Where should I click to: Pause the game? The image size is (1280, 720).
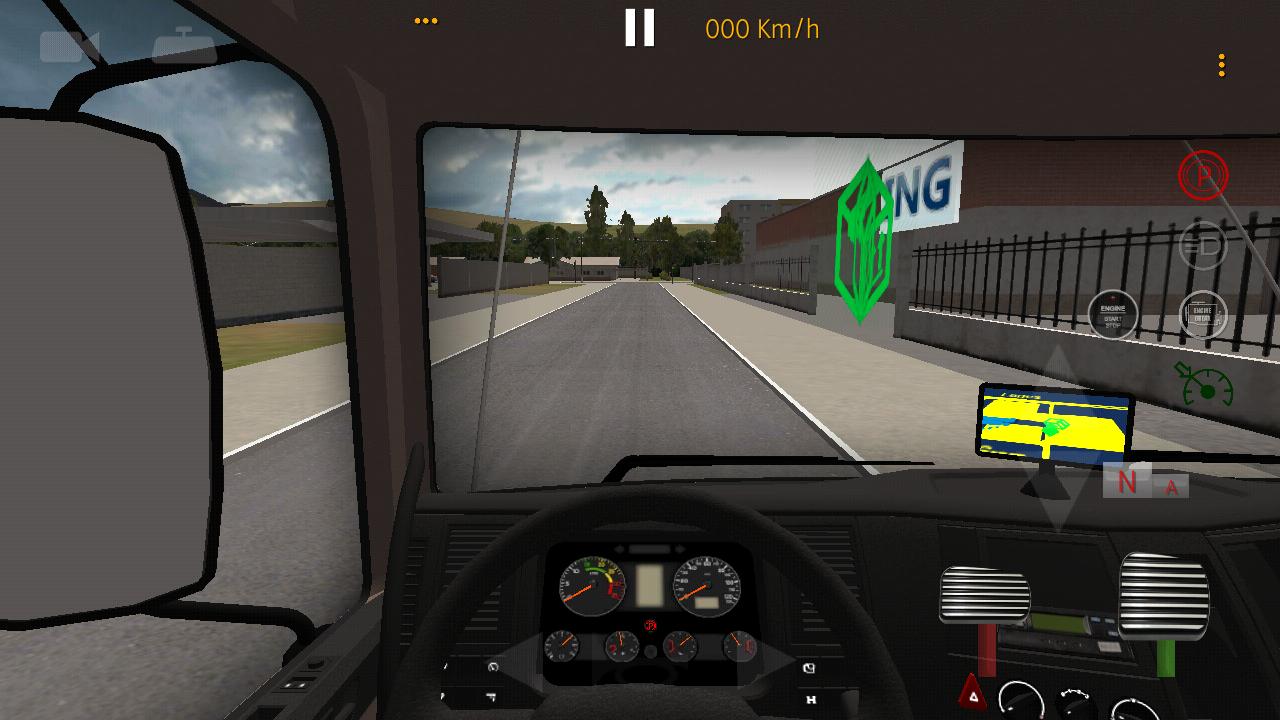(640, 28)
